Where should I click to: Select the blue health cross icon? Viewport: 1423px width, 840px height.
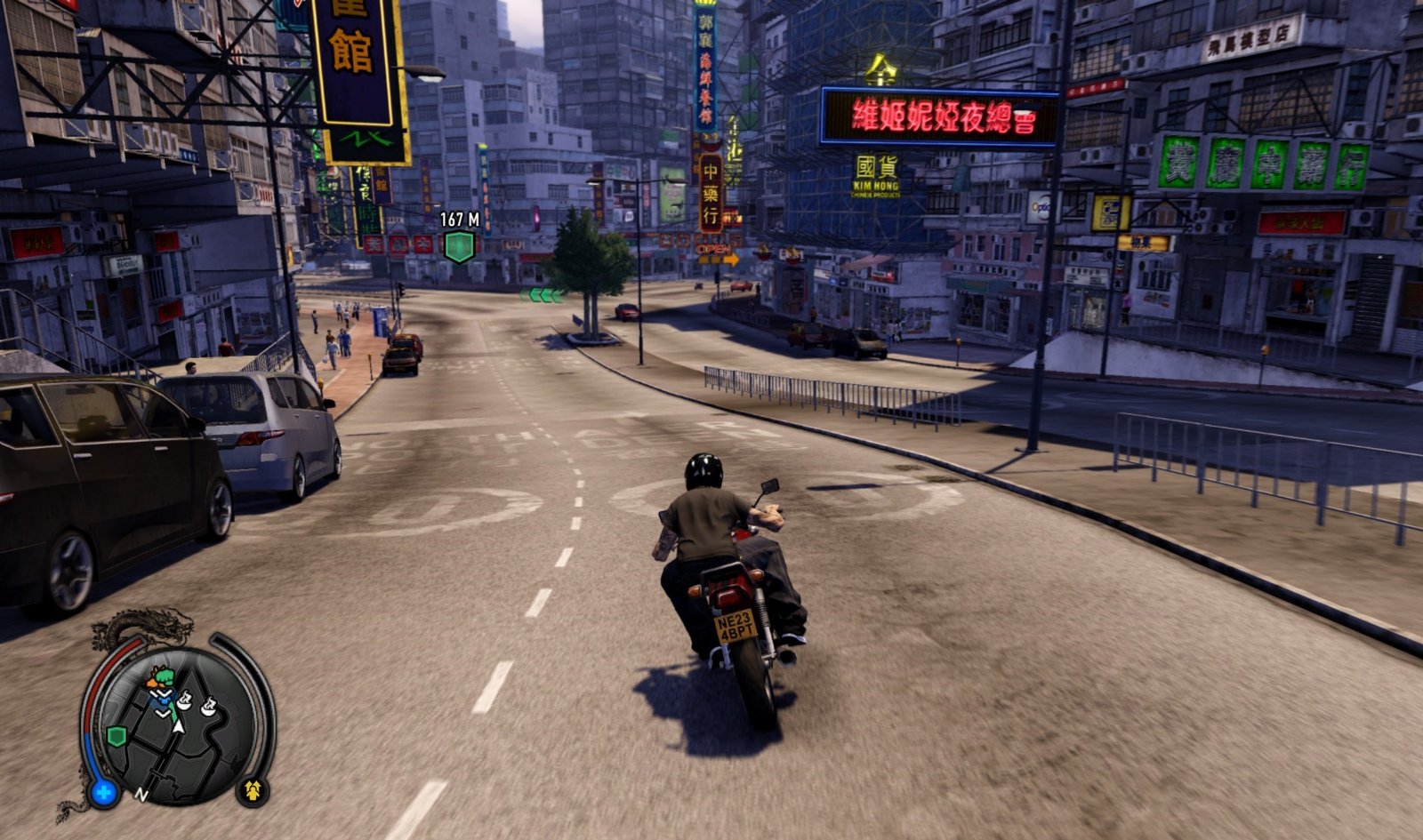tap(103, 791)
